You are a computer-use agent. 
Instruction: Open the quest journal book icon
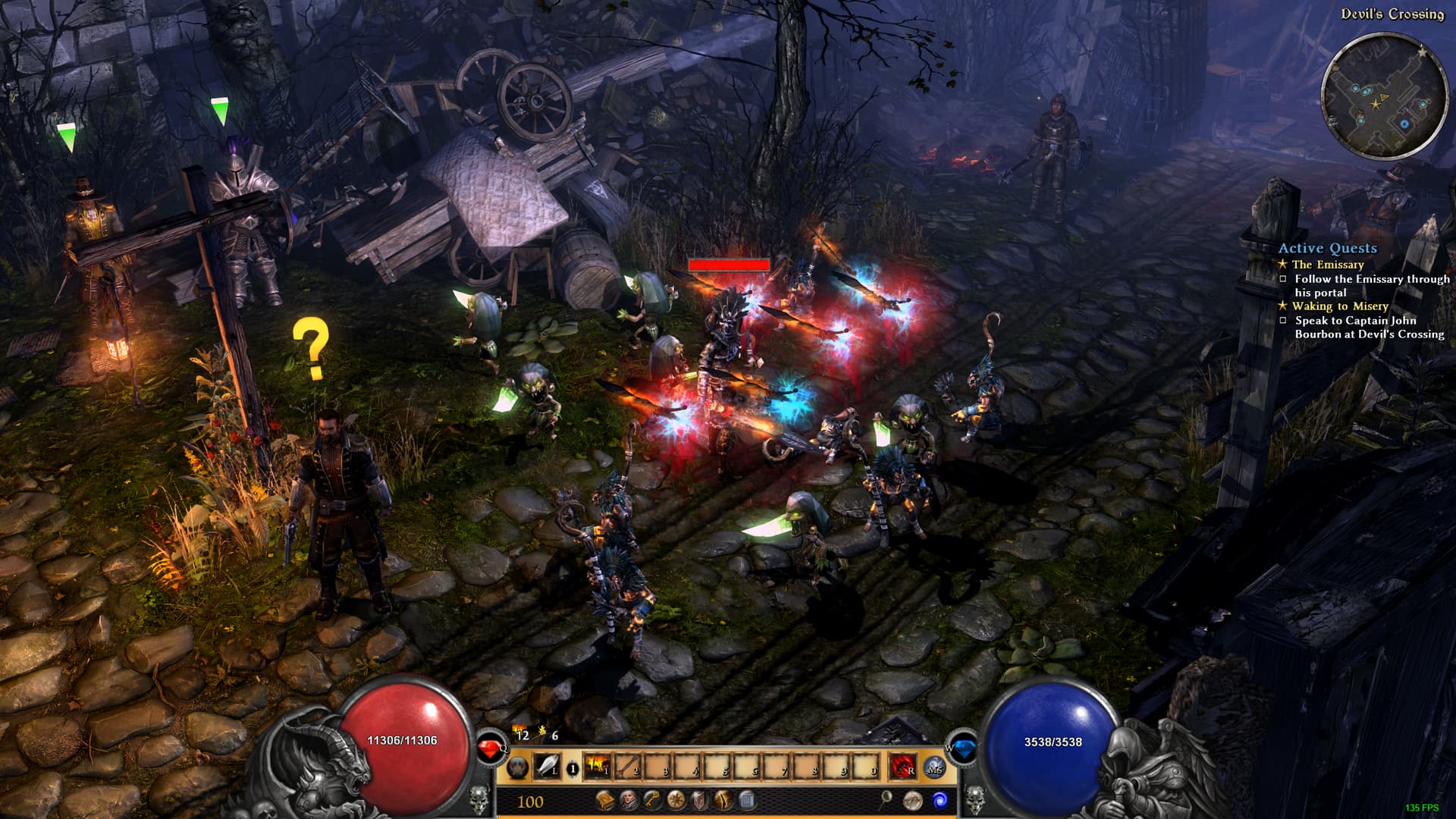tap(604, 800)
